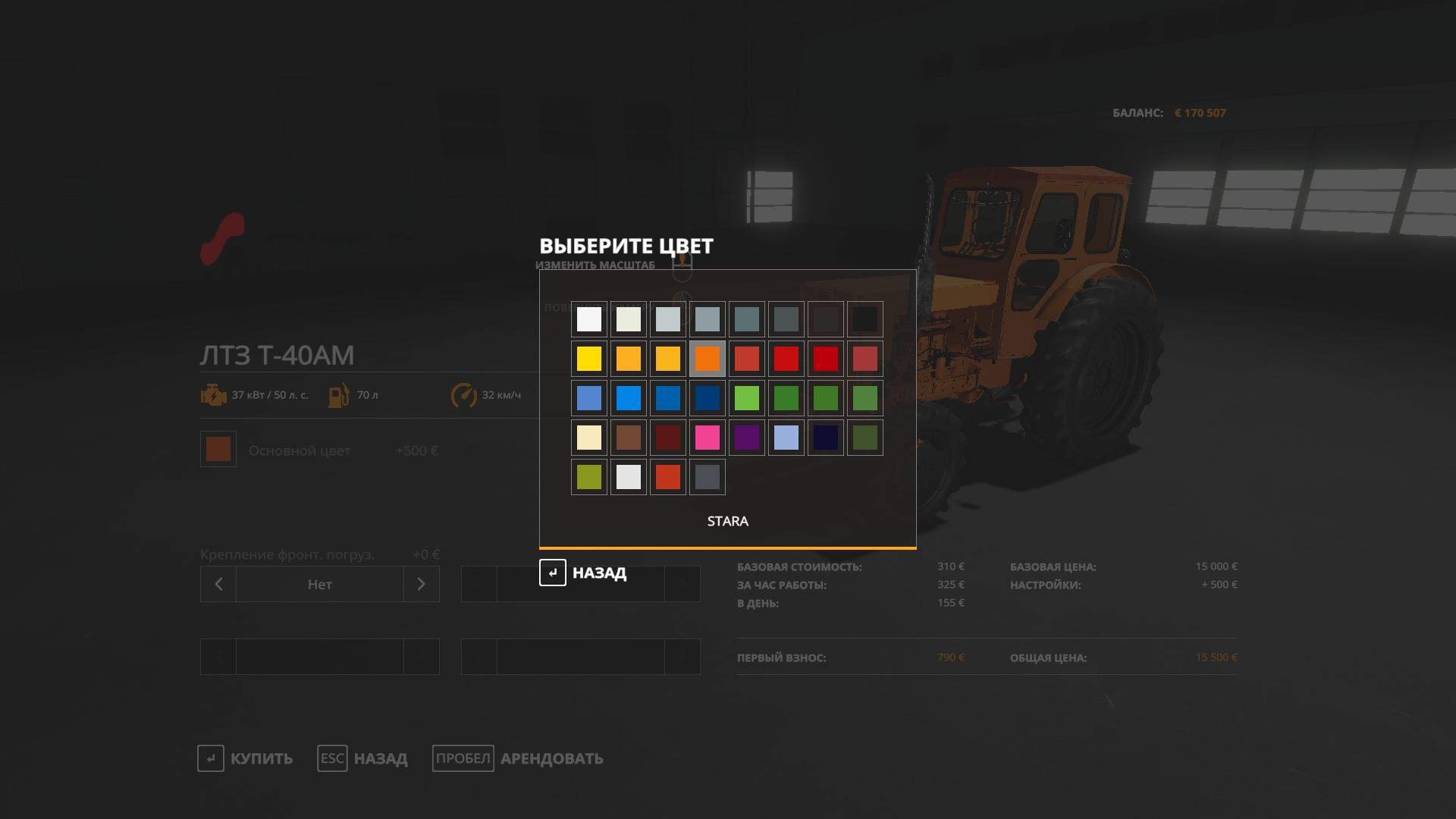Open the Основной цвет color option
The image size is (1456, 819).
[x=218, y=450]
